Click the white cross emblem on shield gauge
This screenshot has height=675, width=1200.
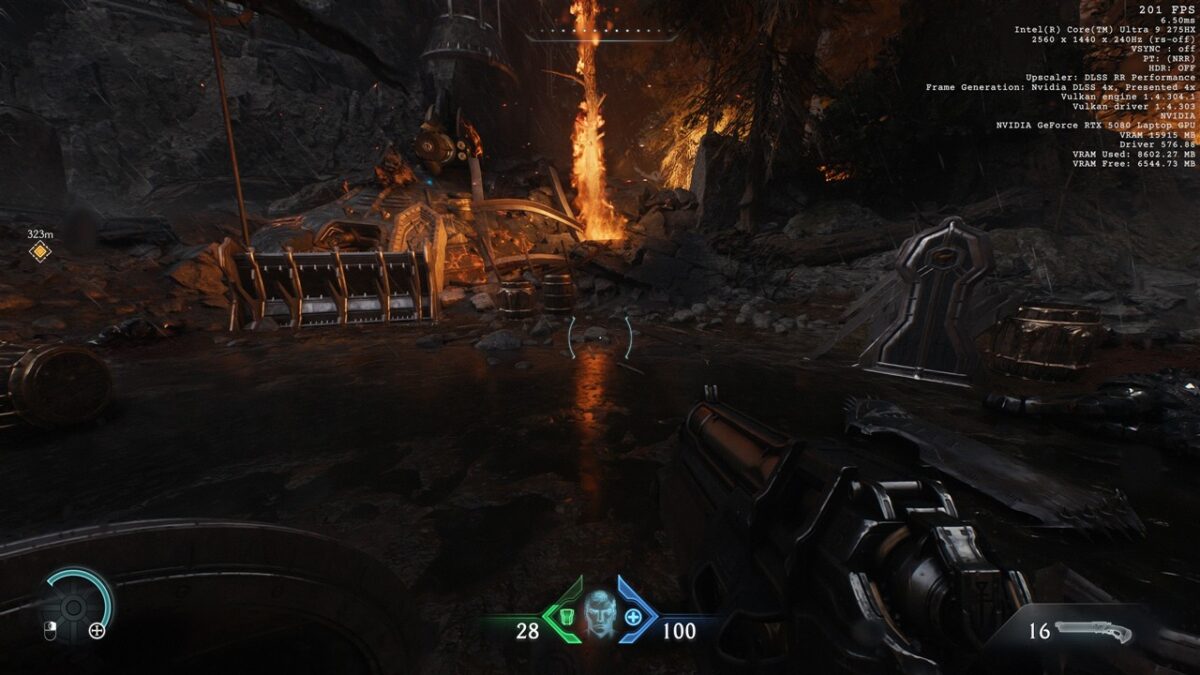point(97,630)
